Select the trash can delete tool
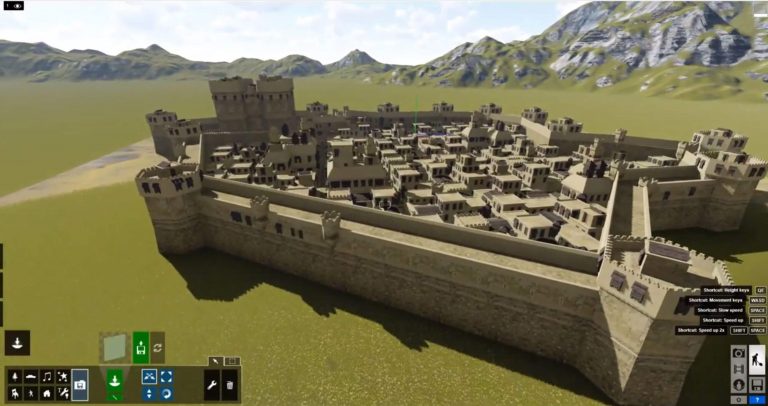The height and width of the screenshot is (406, 768). pyautogui.click(x=229, y=383)
